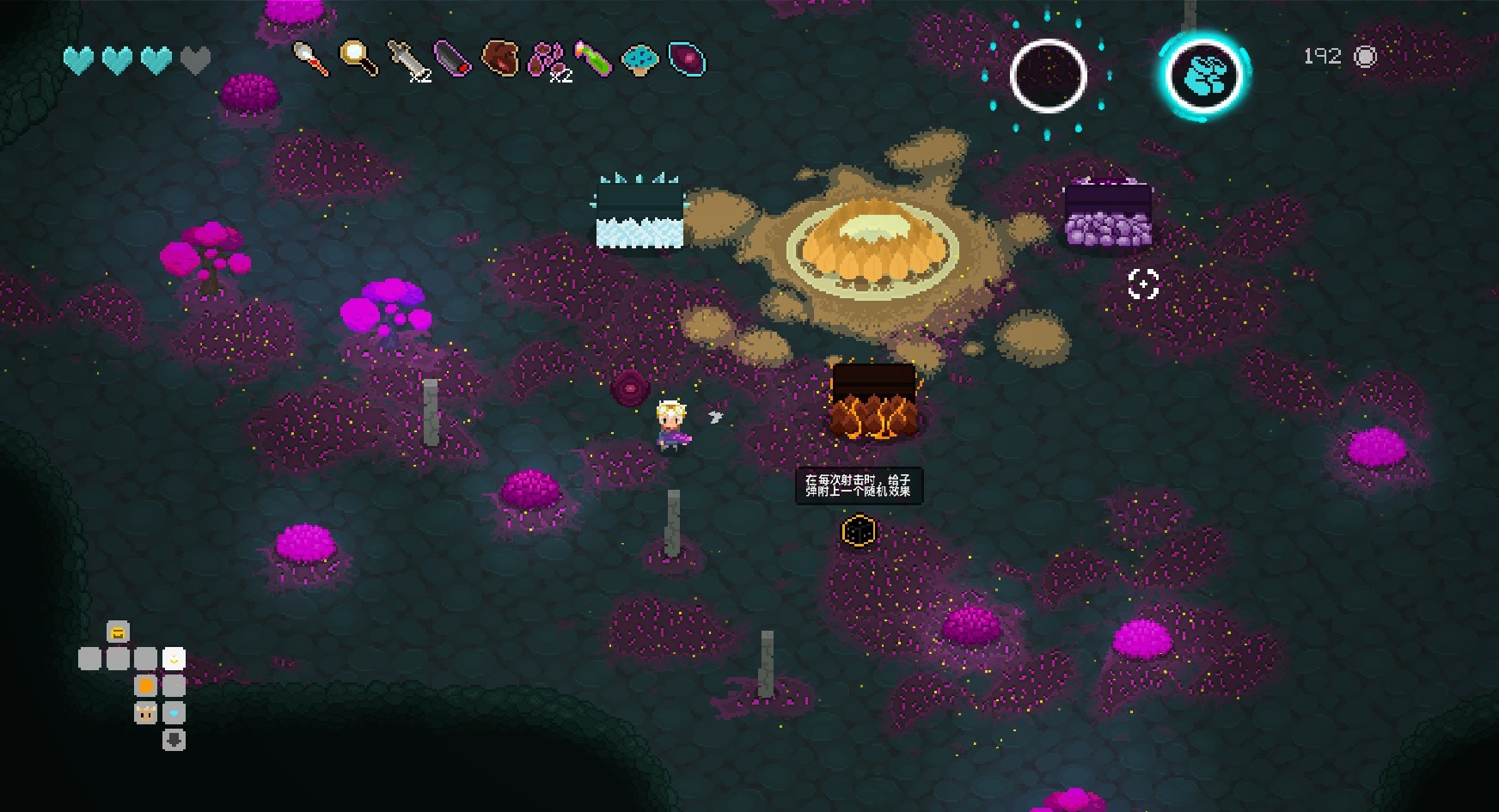Choose the blue mushroom item icon
The height and width of the screenshot is (812, 1499).
(639, 58)
